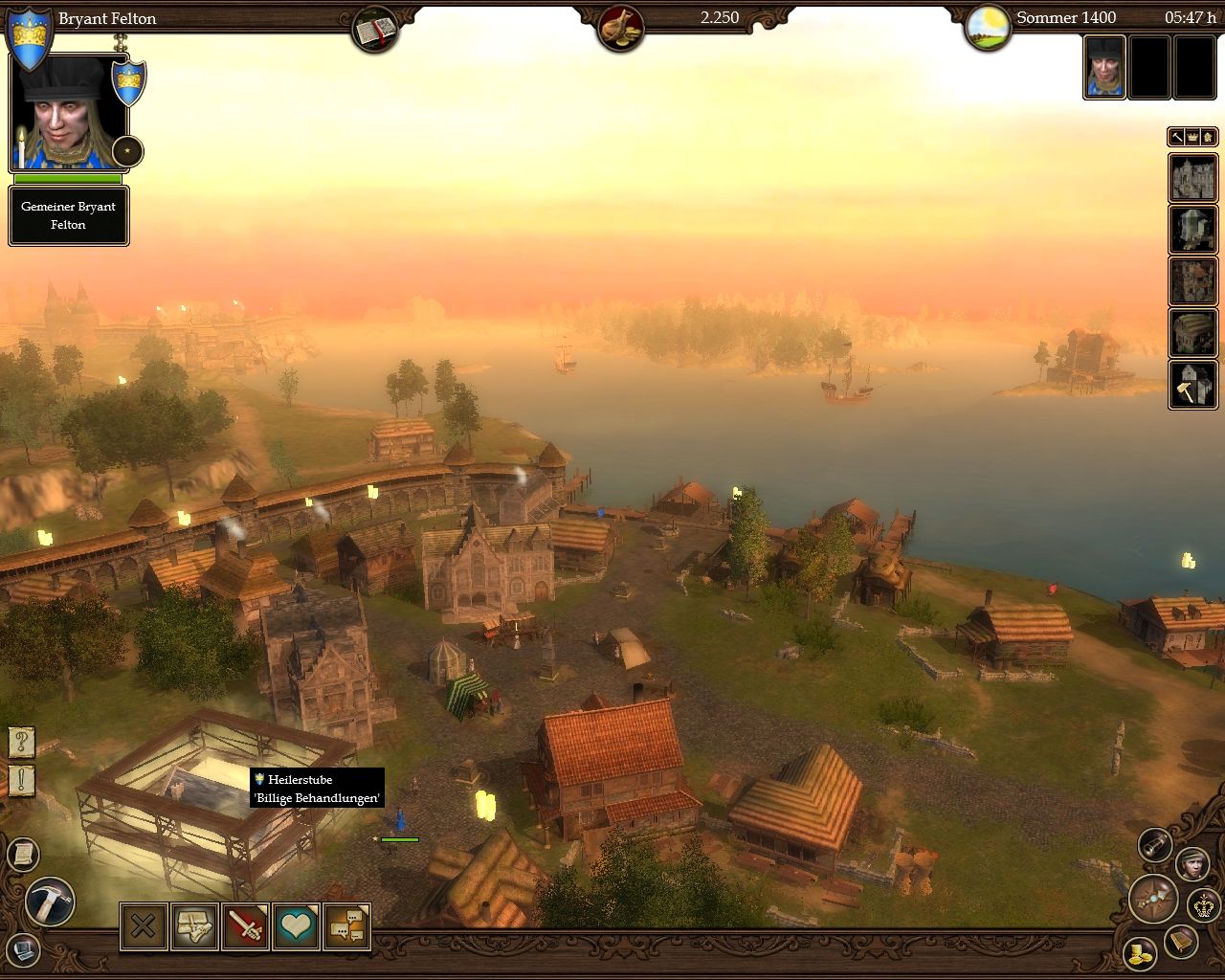The height and width of the screenshot is (980, 1225).
Task: Open the parchment scroll round button
Action: (x=23, y=854)
